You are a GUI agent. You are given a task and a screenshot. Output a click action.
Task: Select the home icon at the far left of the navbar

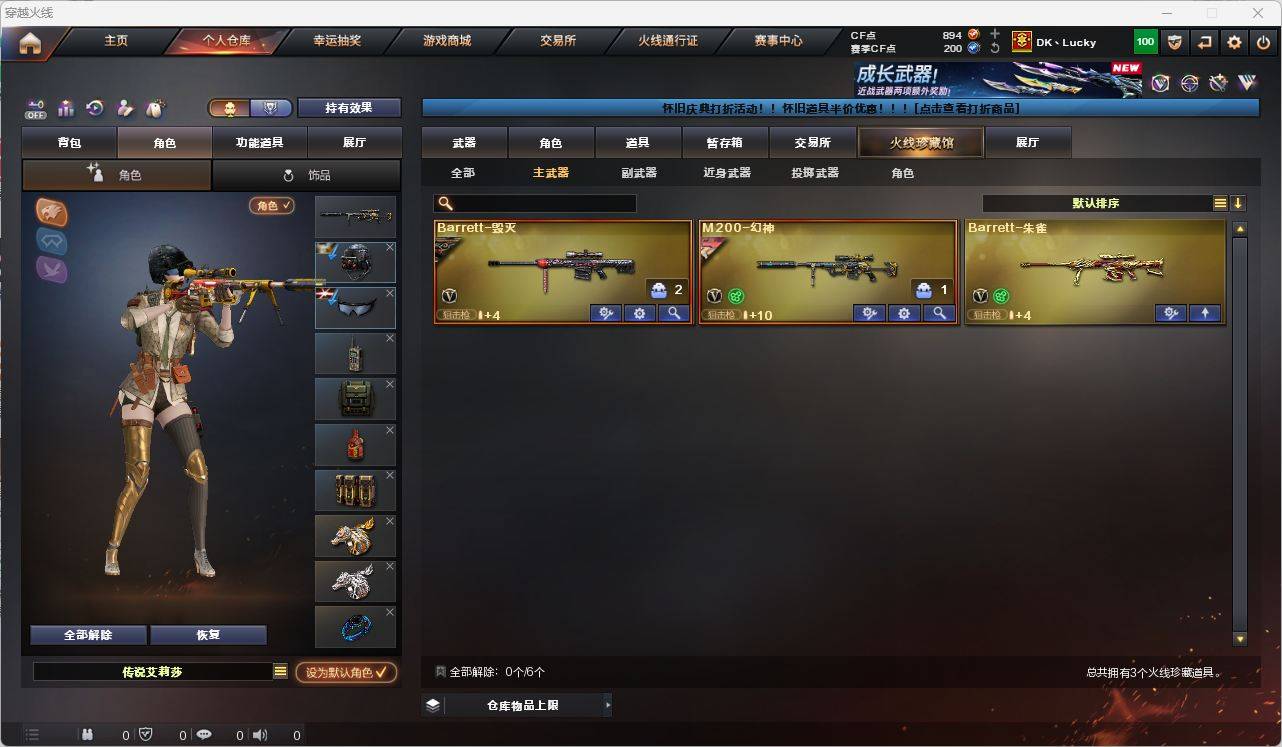tap(29, 41)
